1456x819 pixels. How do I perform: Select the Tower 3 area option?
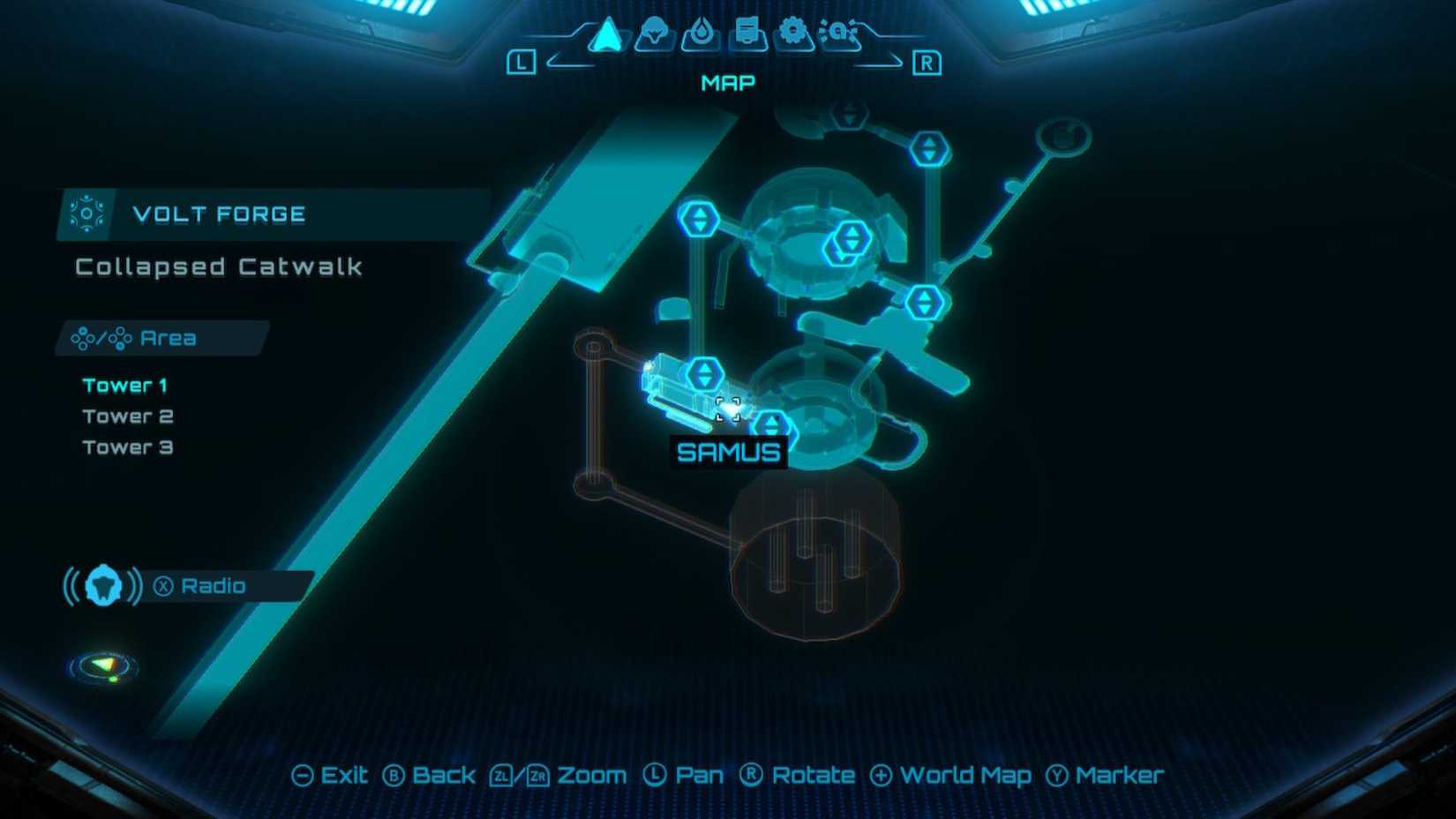coord(127,447)
